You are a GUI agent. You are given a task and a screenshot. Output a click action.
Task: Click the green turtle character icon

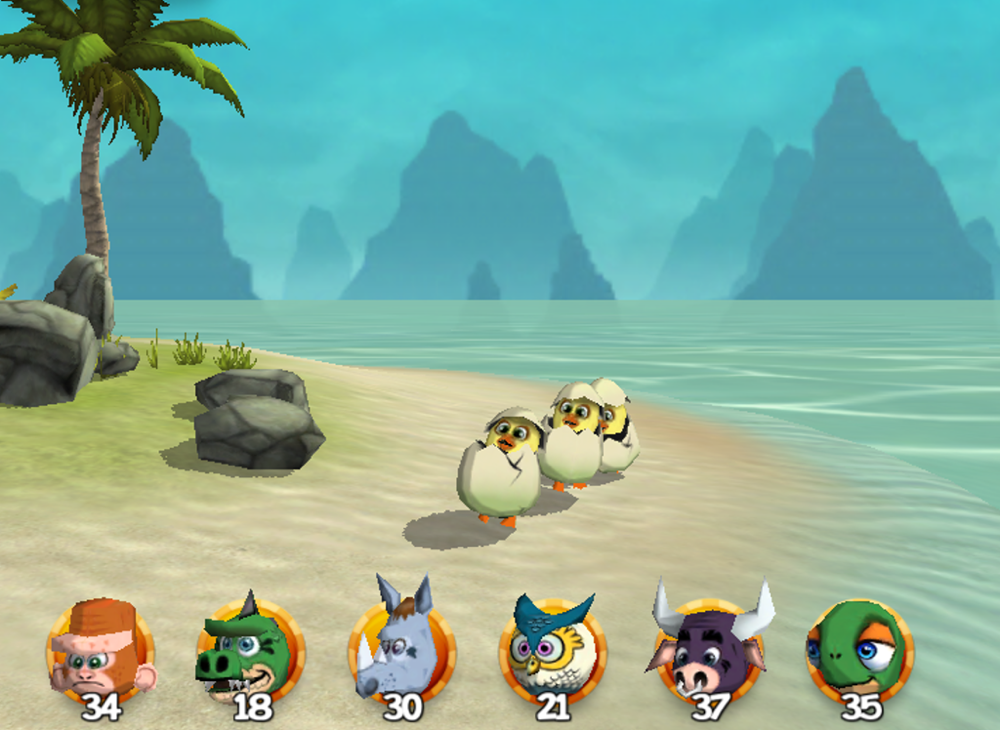pyautogui.click(x=860, y=648)
